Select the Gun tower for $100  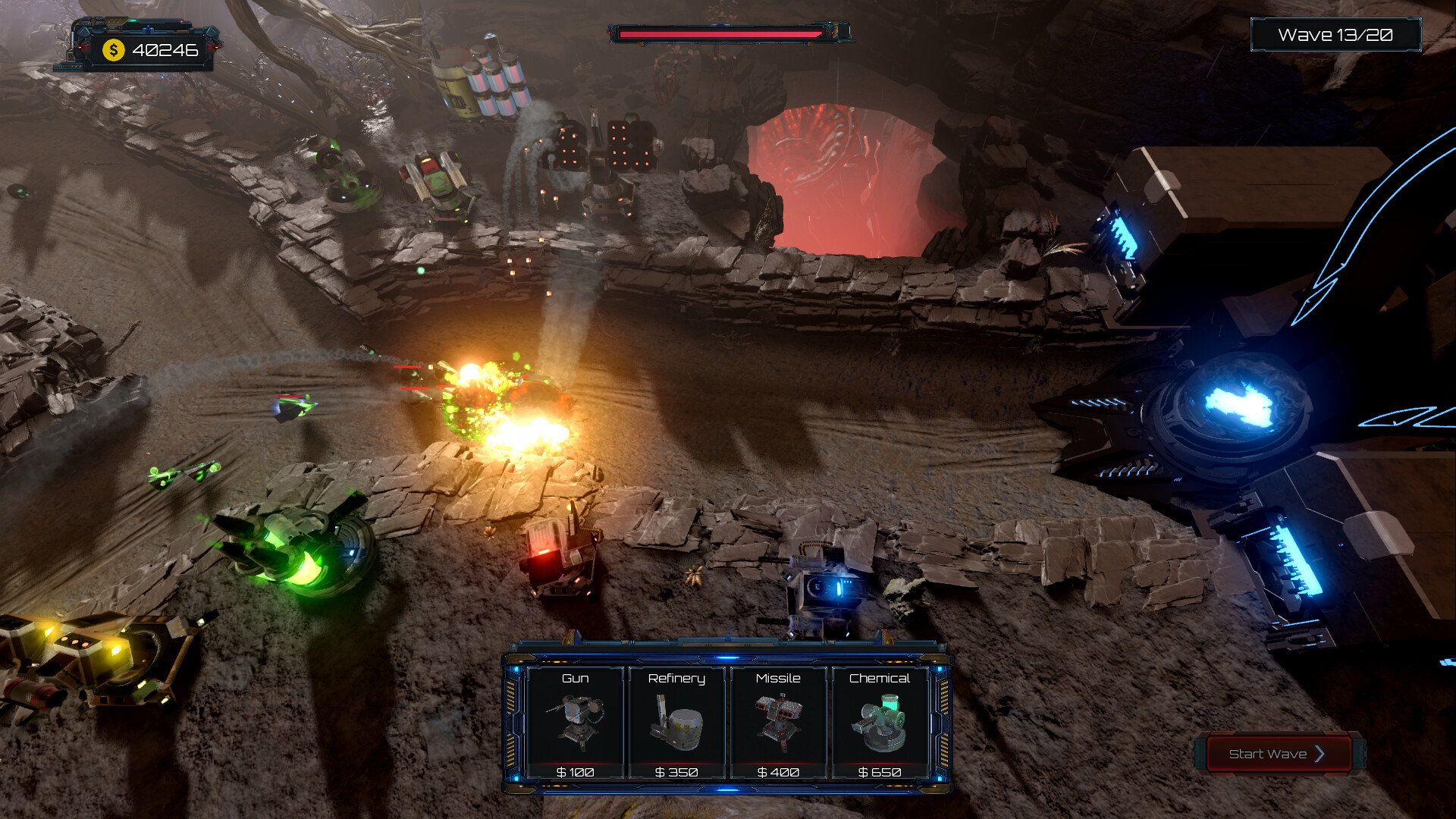point(575,723)
